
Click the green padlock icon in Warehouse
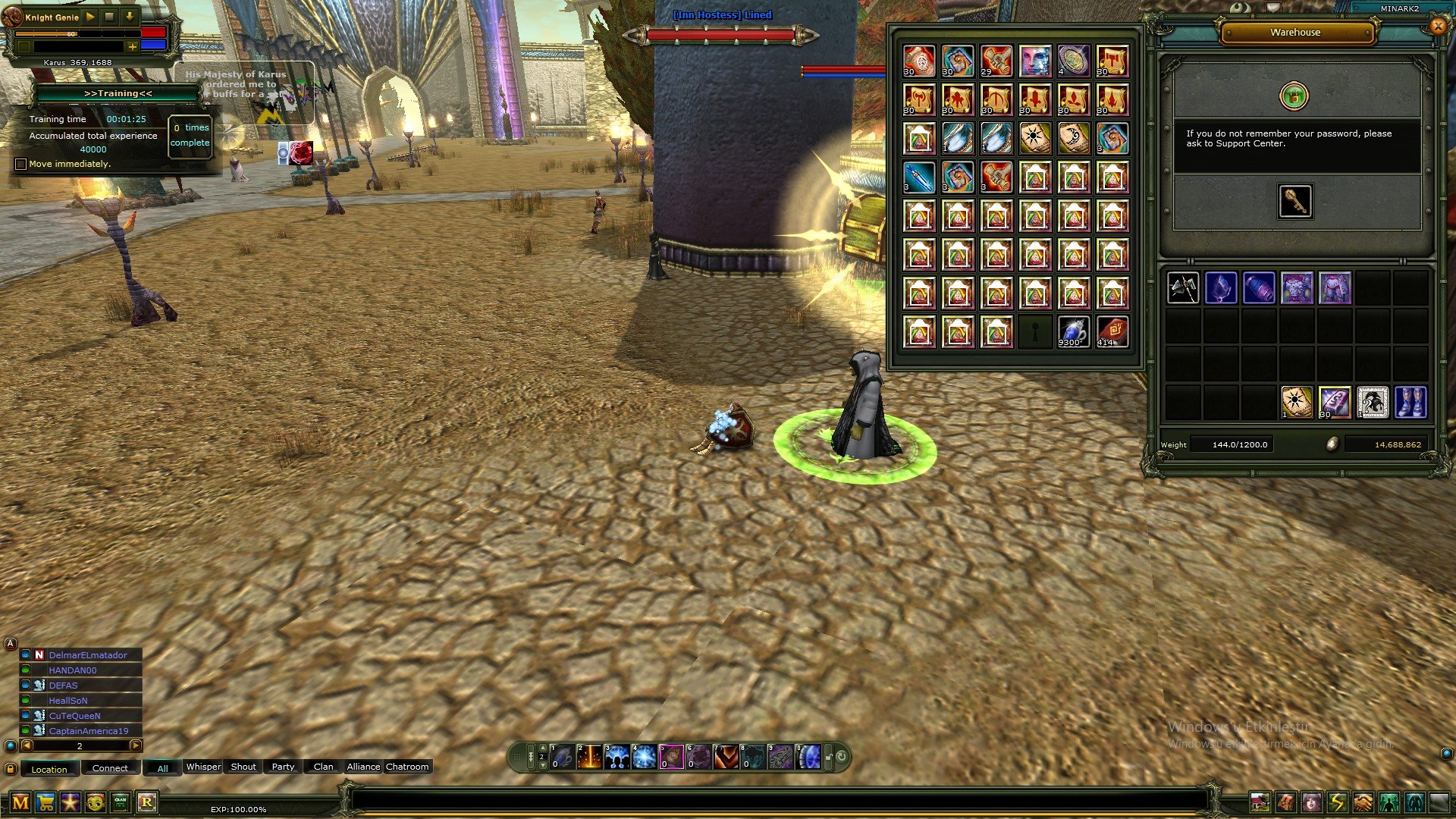(x=1294, y=96)
